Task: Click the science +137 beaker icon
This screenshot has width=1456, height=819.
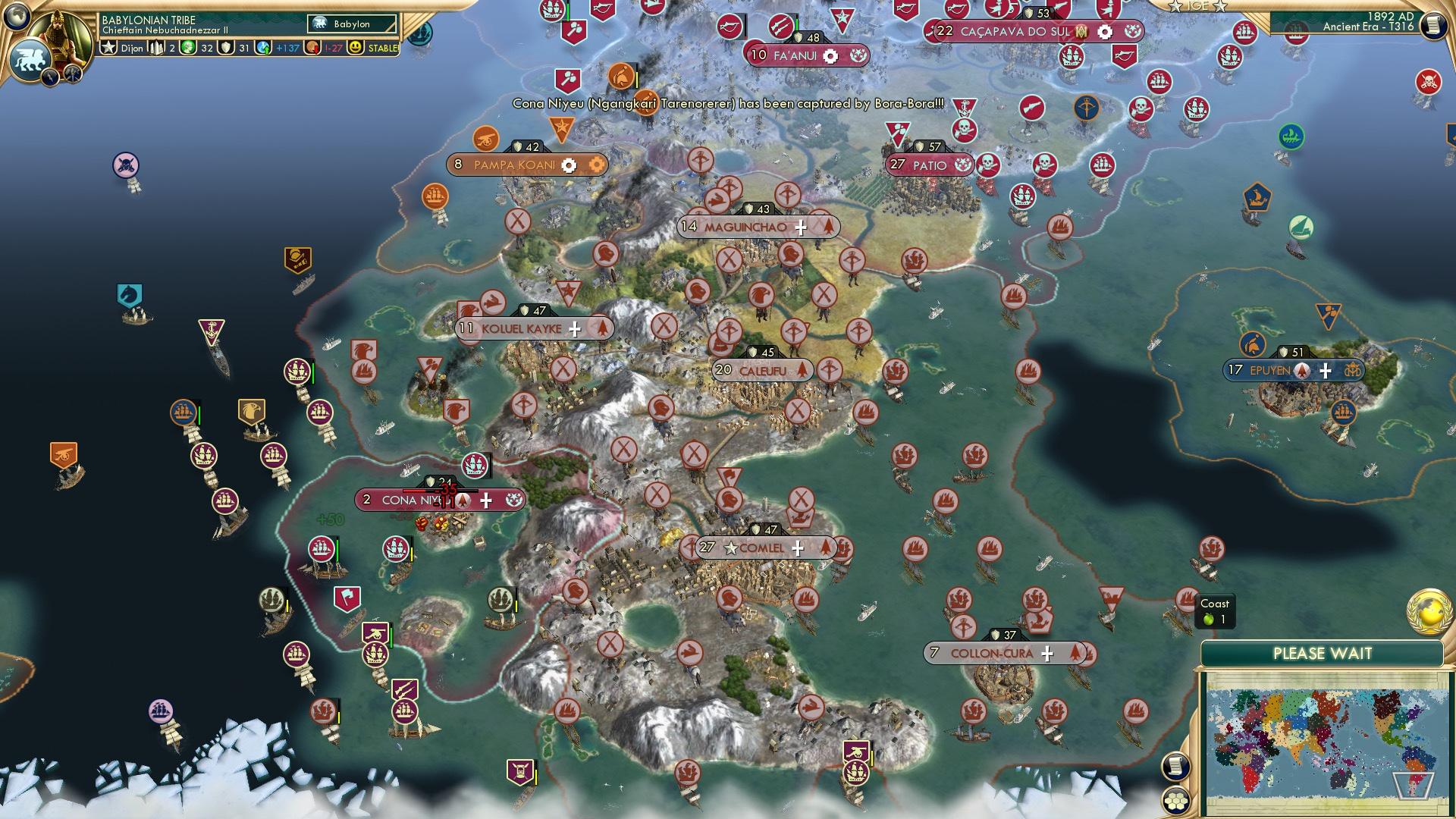Action: coord(263,48)
